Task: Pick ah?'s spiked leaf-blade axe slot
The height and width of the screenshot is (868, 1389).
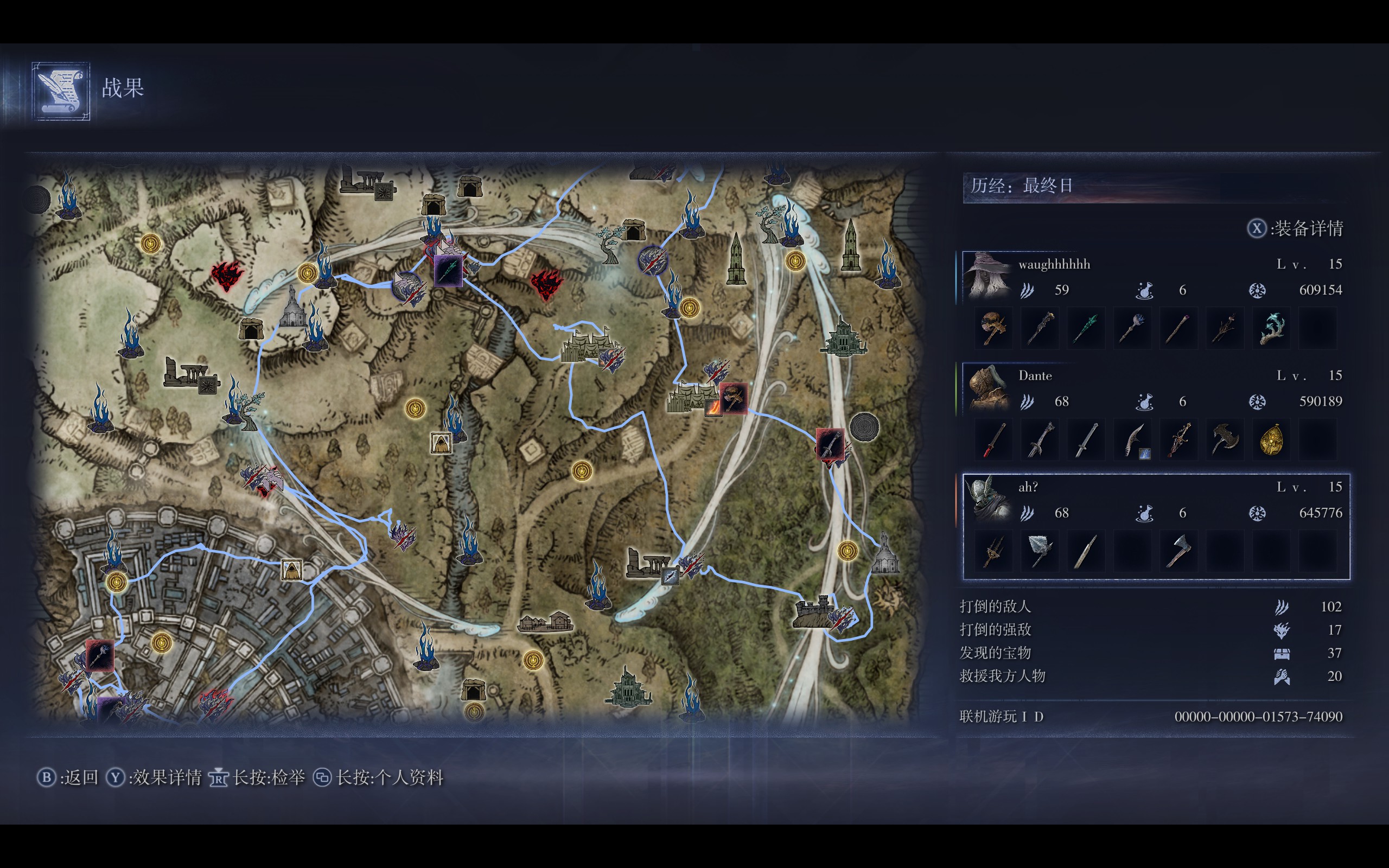Action: [1040, 551]
